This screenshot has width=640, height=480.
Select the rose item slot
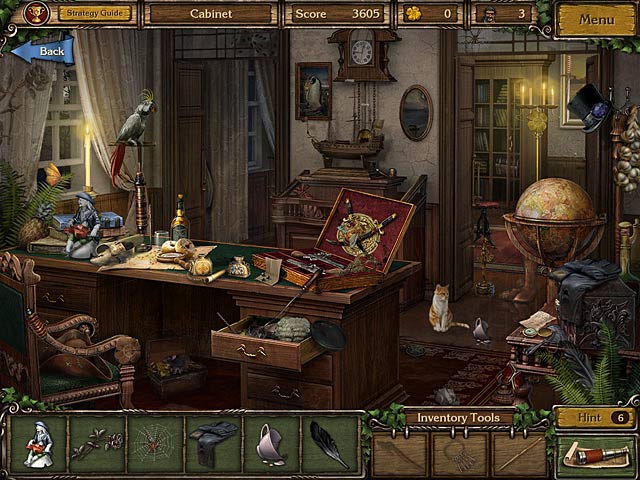(96, 444)
